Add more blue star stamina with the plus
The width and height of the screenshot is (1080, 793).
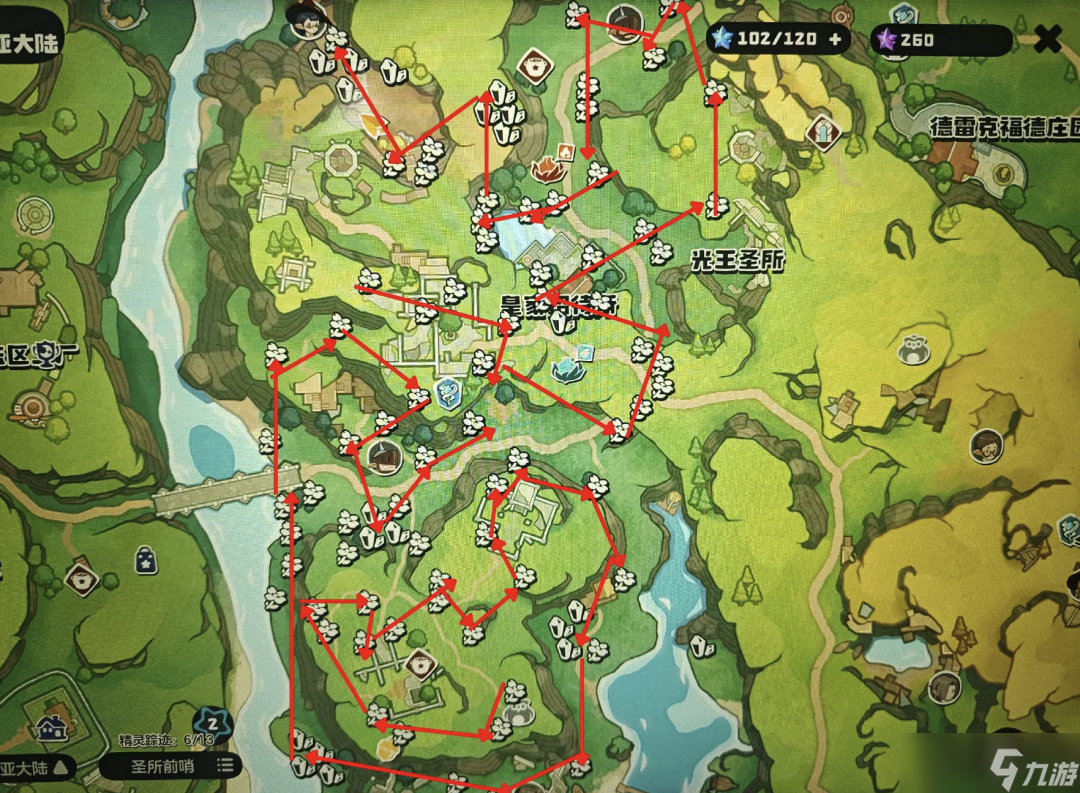[x=833, y=39]
